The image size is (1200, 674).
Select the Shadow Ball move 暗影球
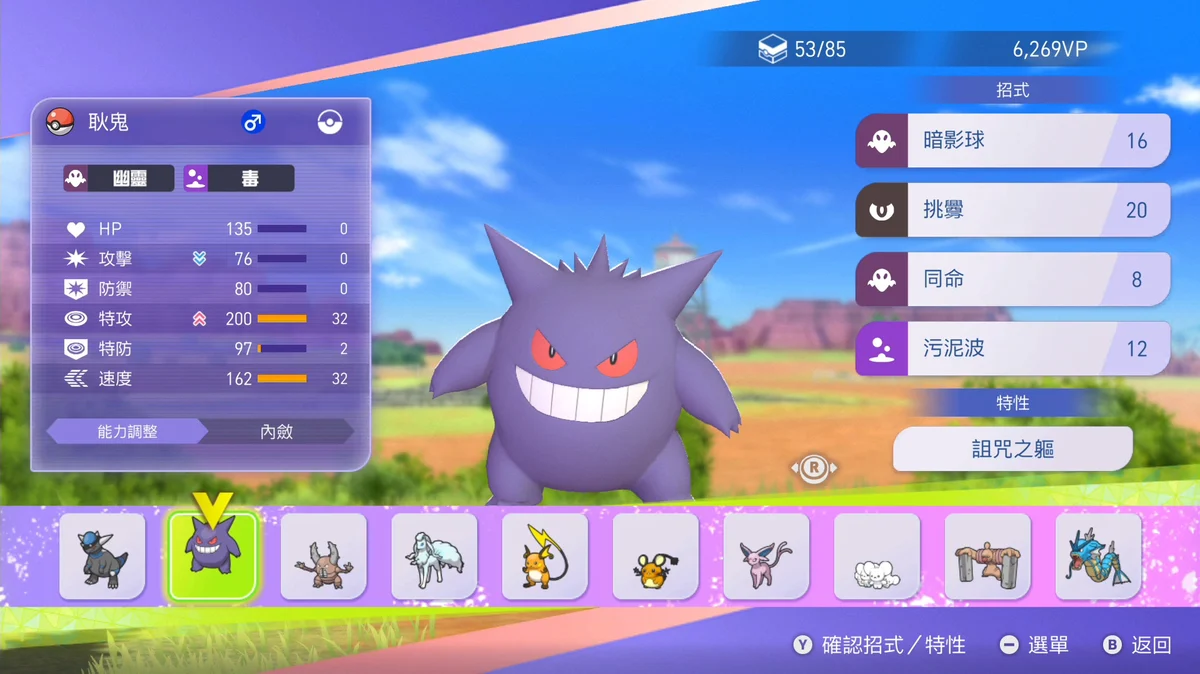tap(1012, 141)
